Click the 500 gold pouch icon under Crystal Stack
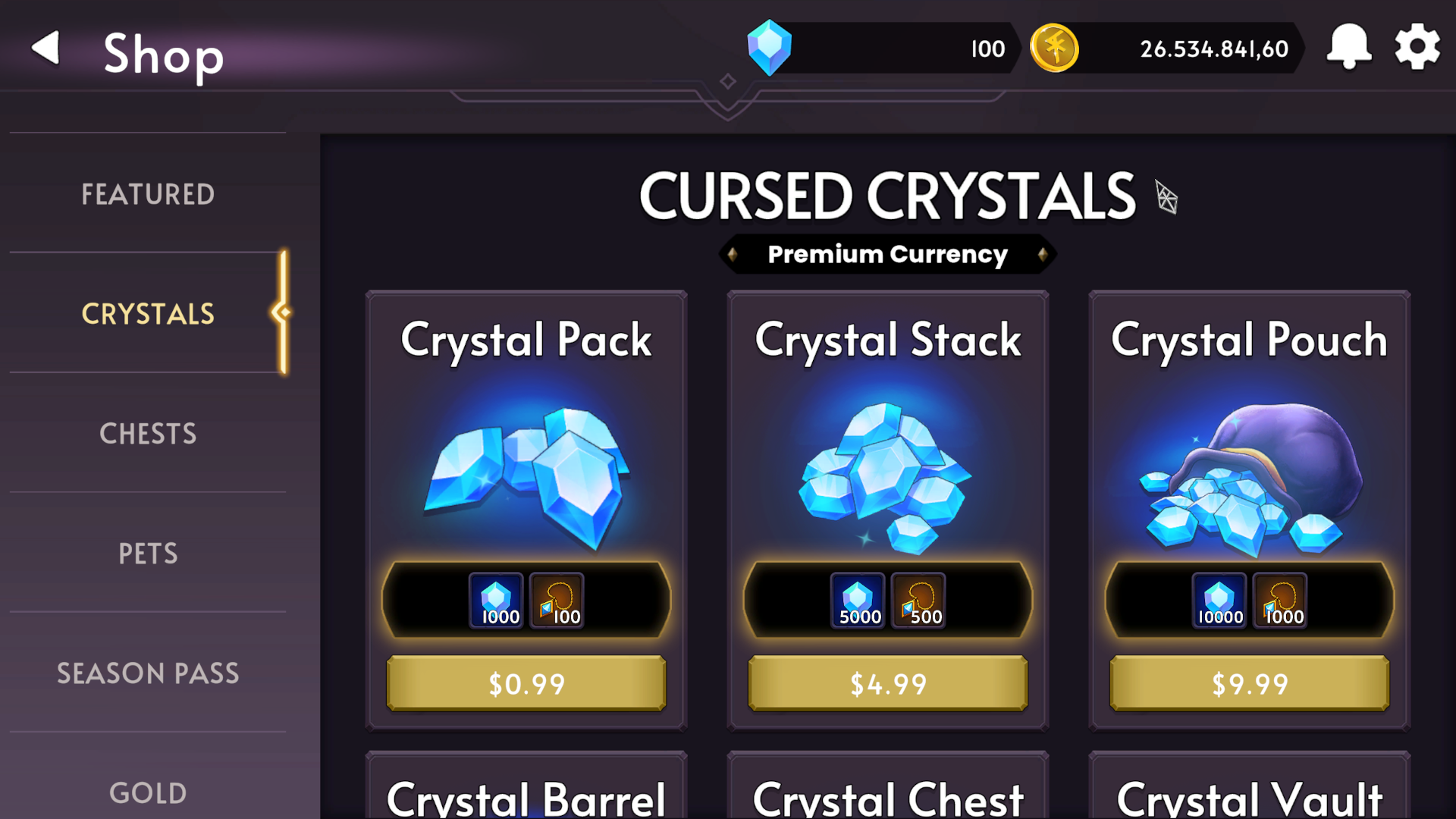This screenshot has height=819, width=1456. (x=918, y=599)
